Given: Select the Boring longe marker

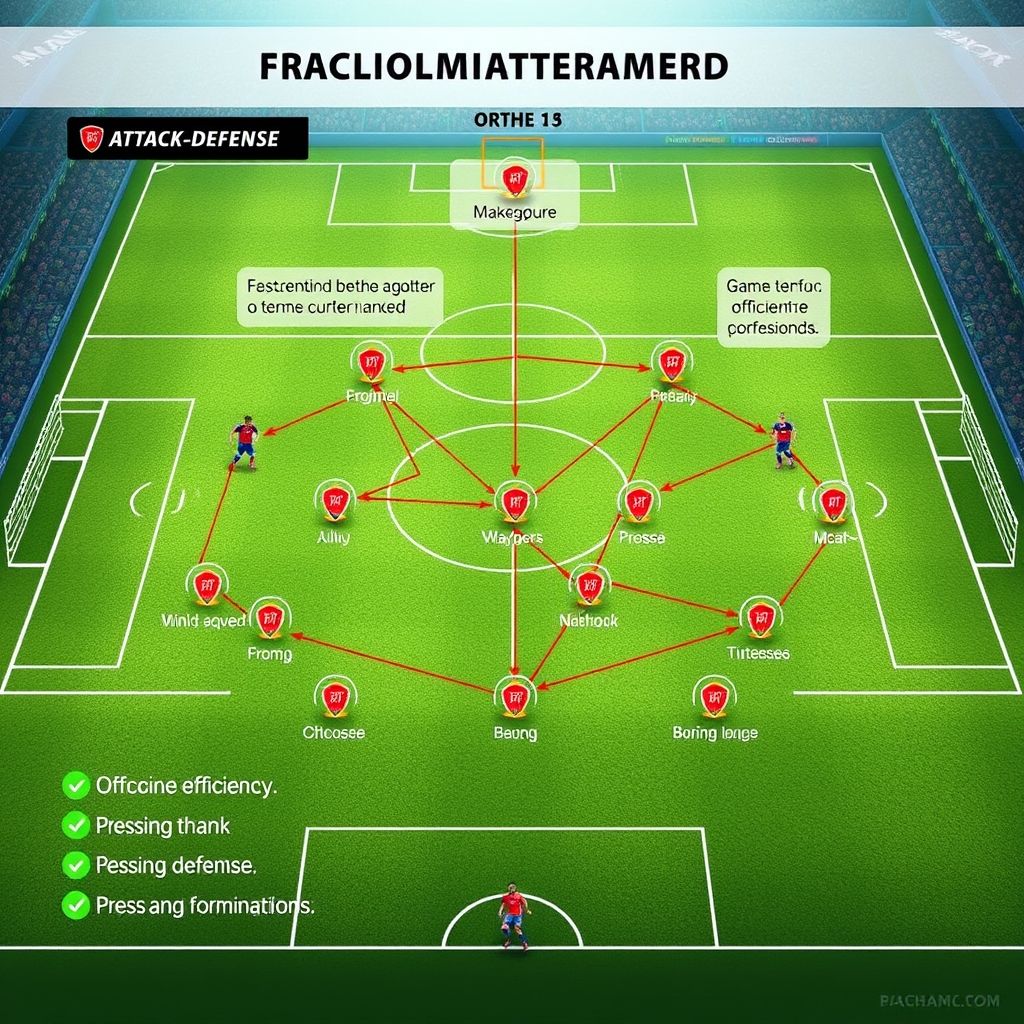Looking at the screenshot, I should tap(713, 696).
